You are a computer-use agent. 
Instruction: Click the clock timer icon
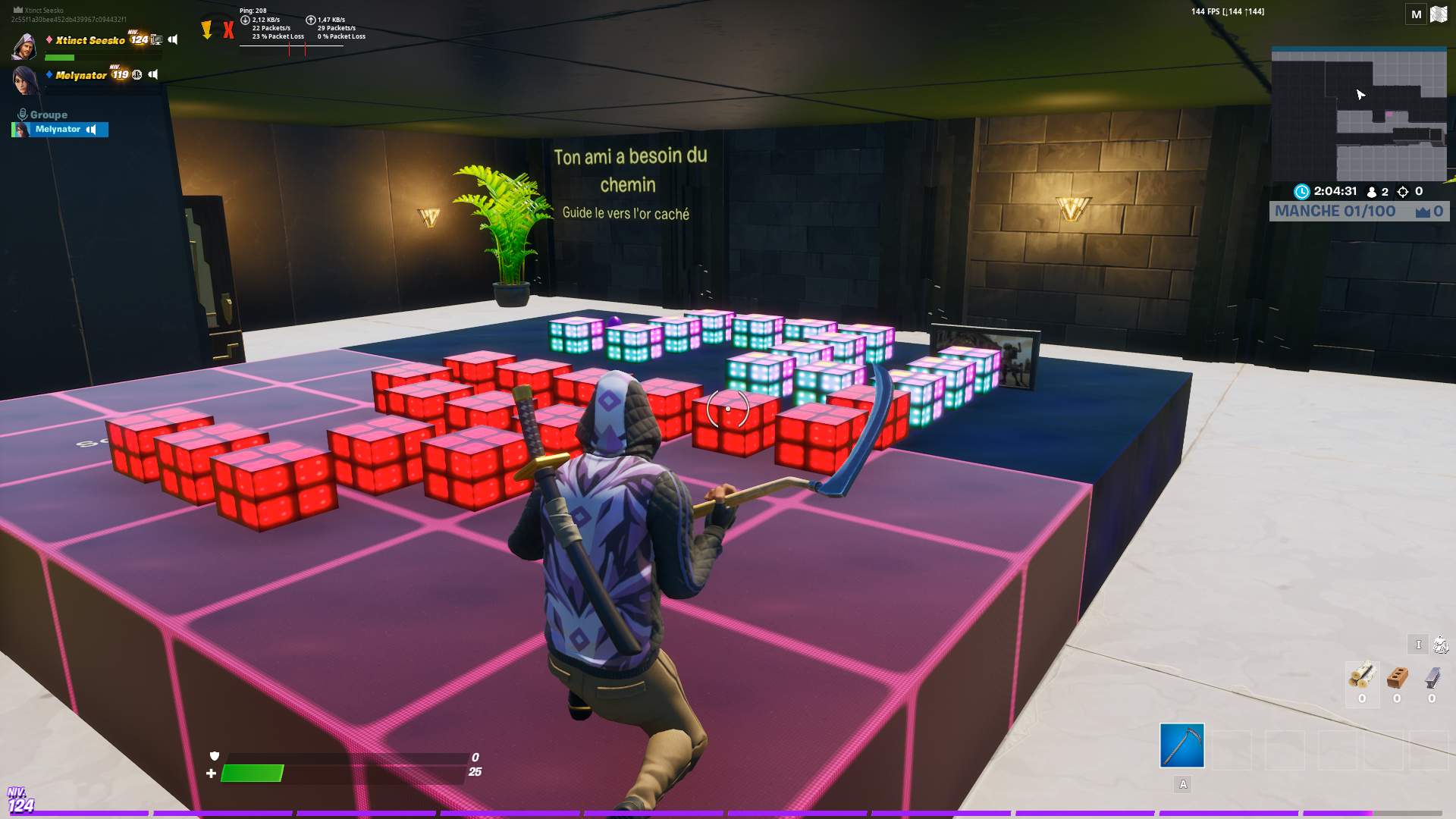click(x=1302, y=191)
